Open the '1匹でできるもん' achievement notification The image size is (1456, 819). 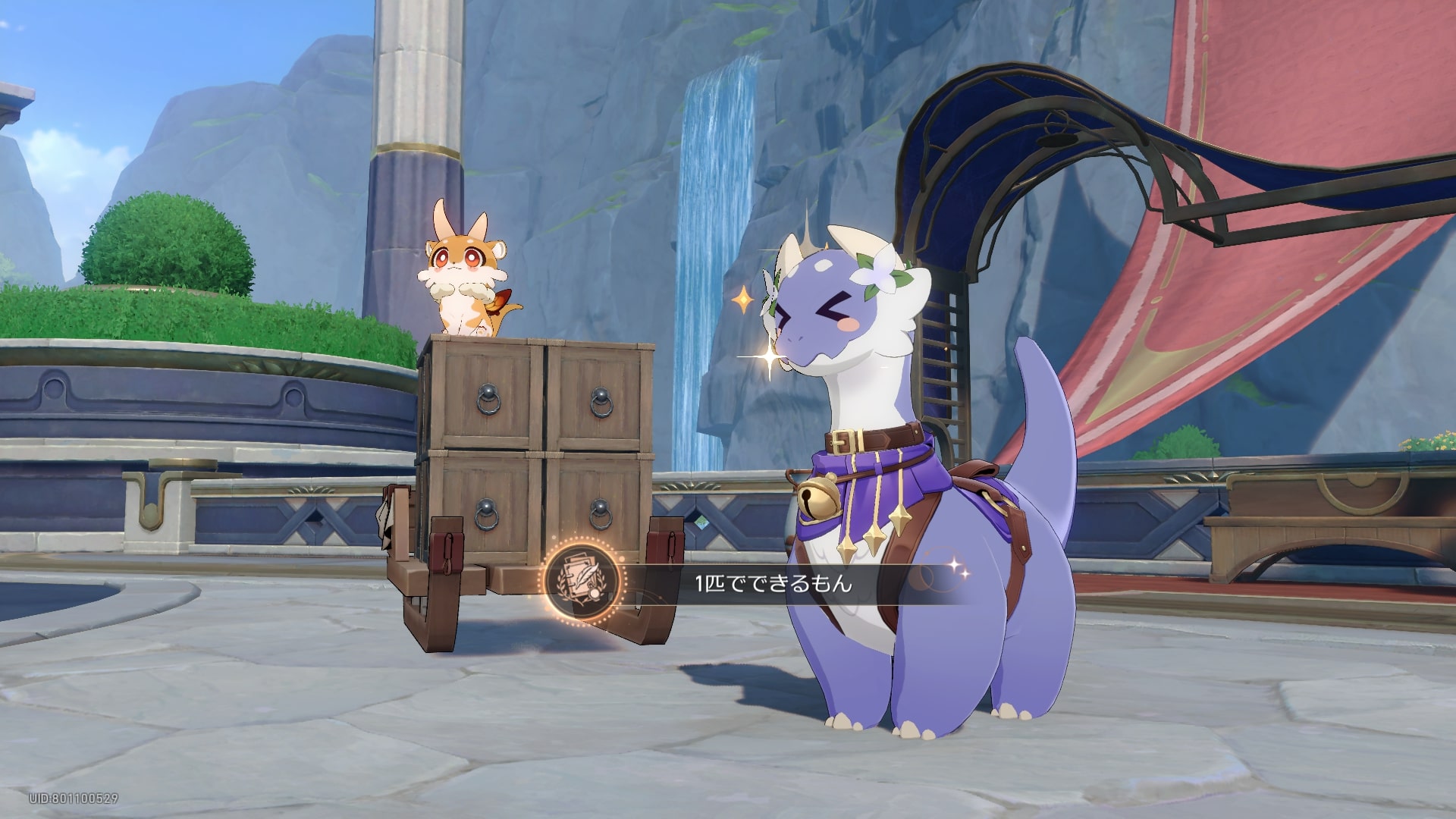[x=773, y=582]
